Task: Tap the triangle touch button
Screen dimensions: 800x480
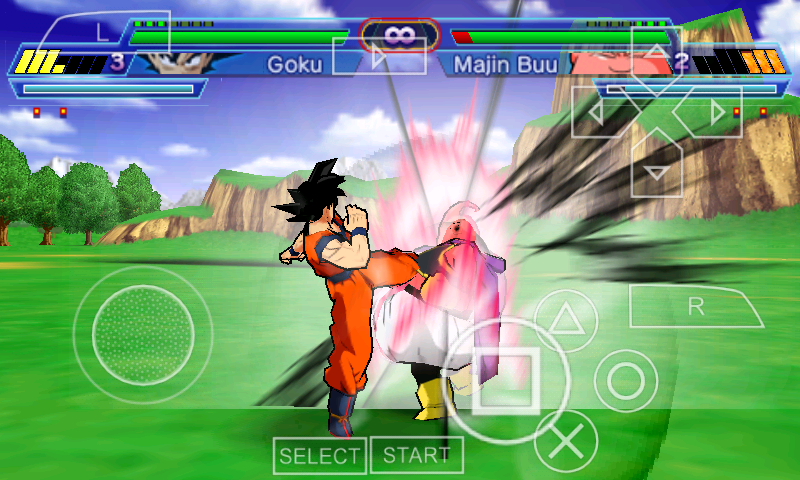Action: 566,320
